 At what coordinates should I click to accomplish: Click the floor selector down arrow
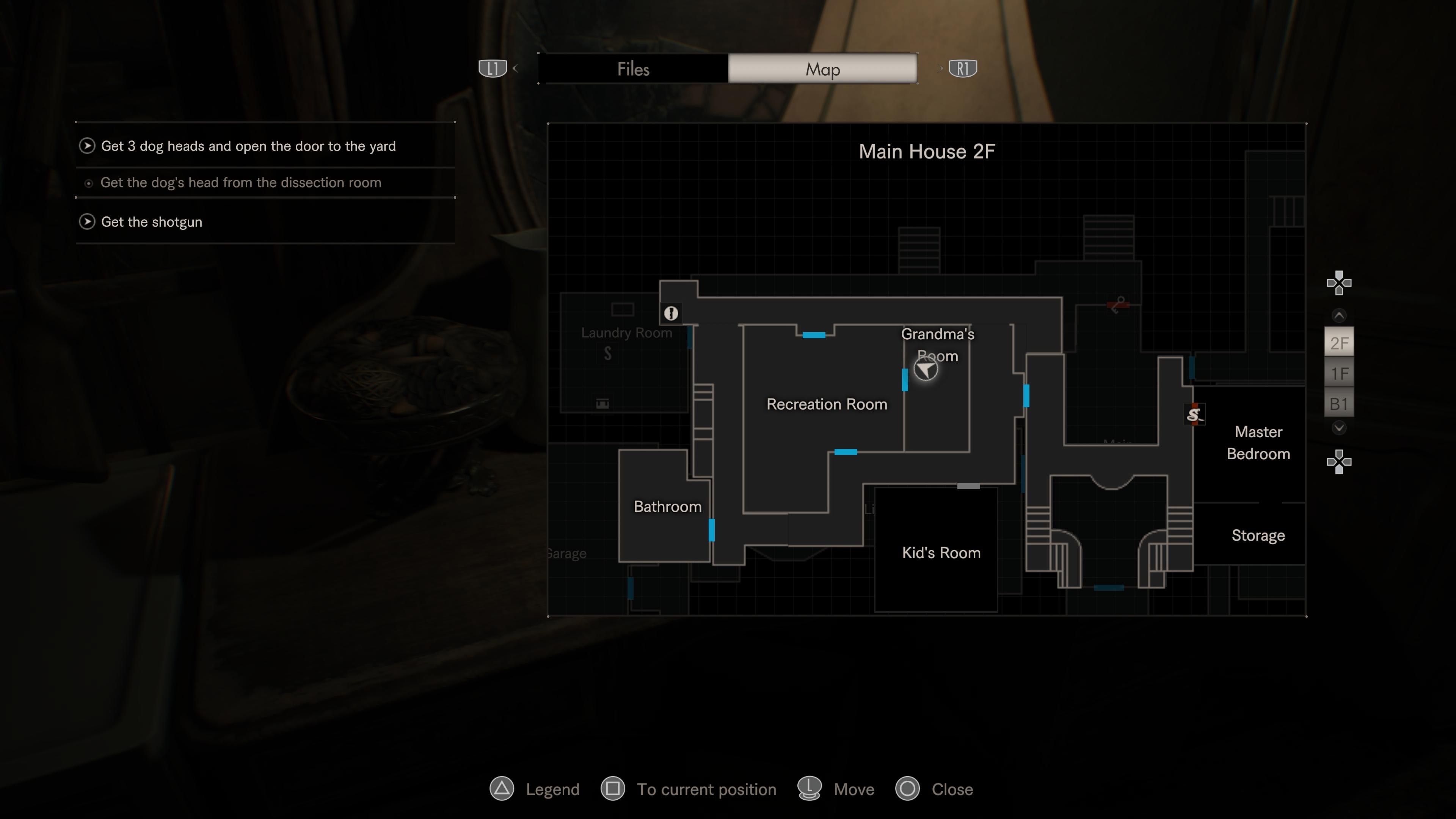(1338, 428)
